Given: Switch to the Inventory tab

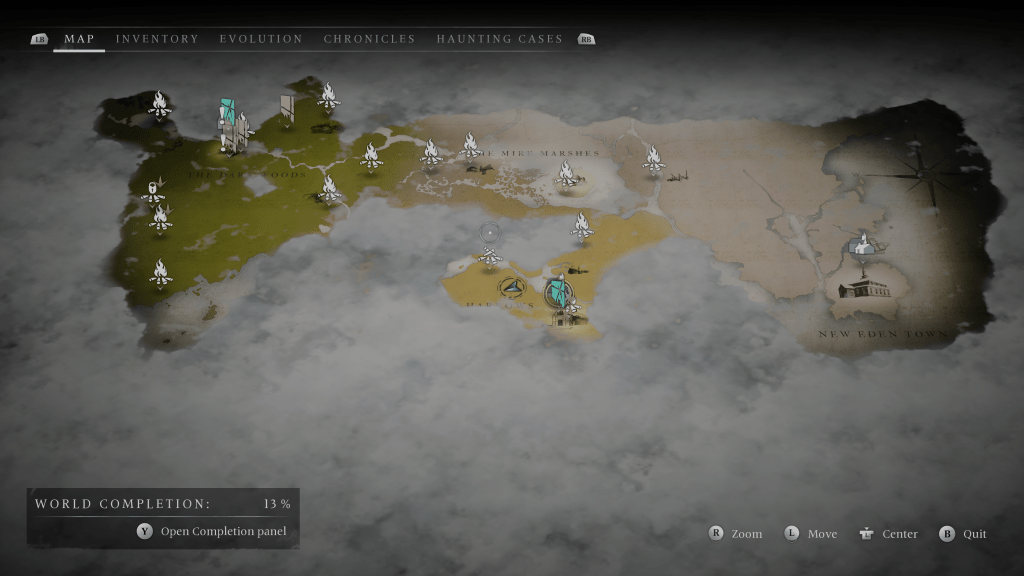Looking at the screenshot, I should (157, 39).
